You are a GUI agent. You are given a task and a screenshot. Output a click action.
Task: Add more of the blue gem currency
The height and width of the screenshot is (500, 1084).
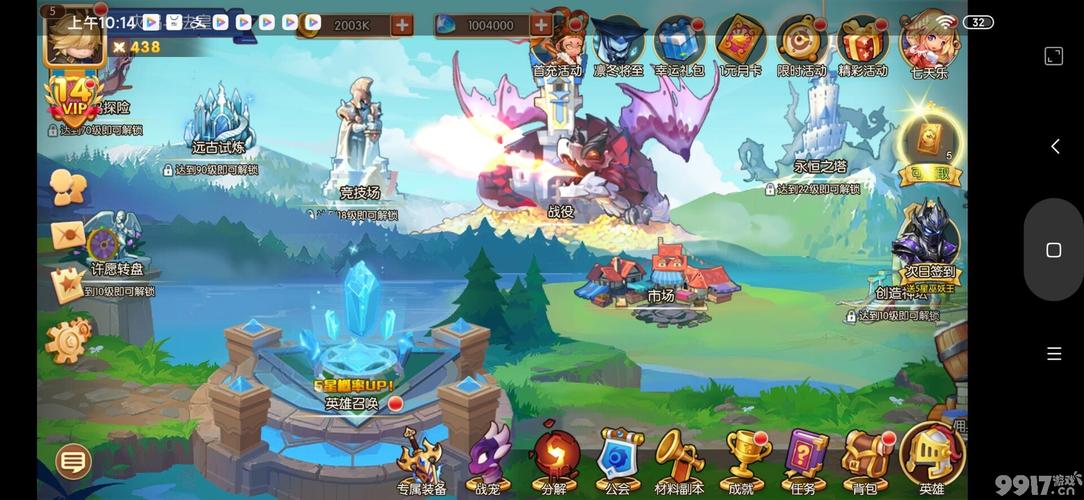coord(541,25)
